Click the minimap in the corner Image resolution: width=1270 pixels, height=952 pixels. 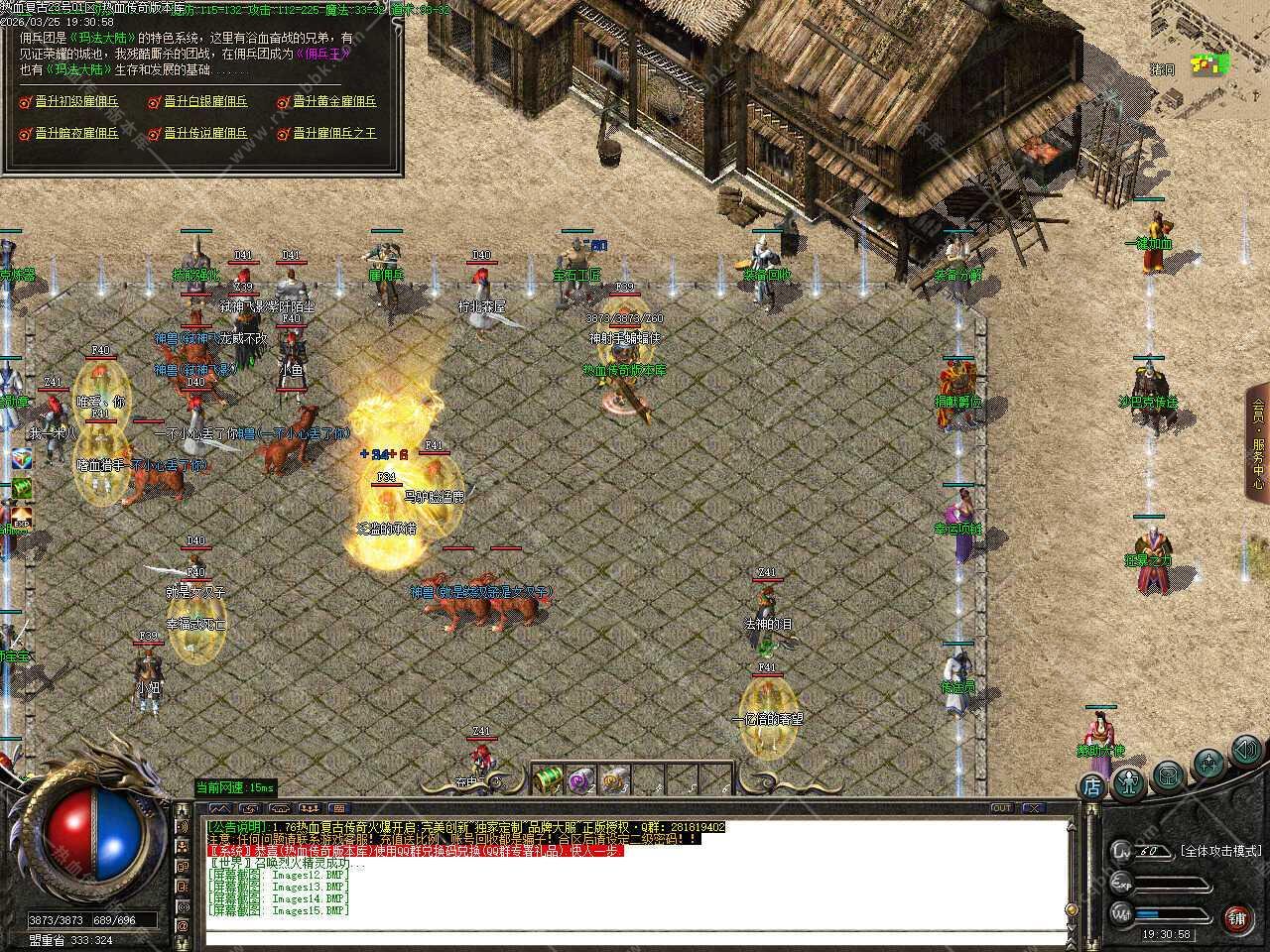pos(1209,64)
